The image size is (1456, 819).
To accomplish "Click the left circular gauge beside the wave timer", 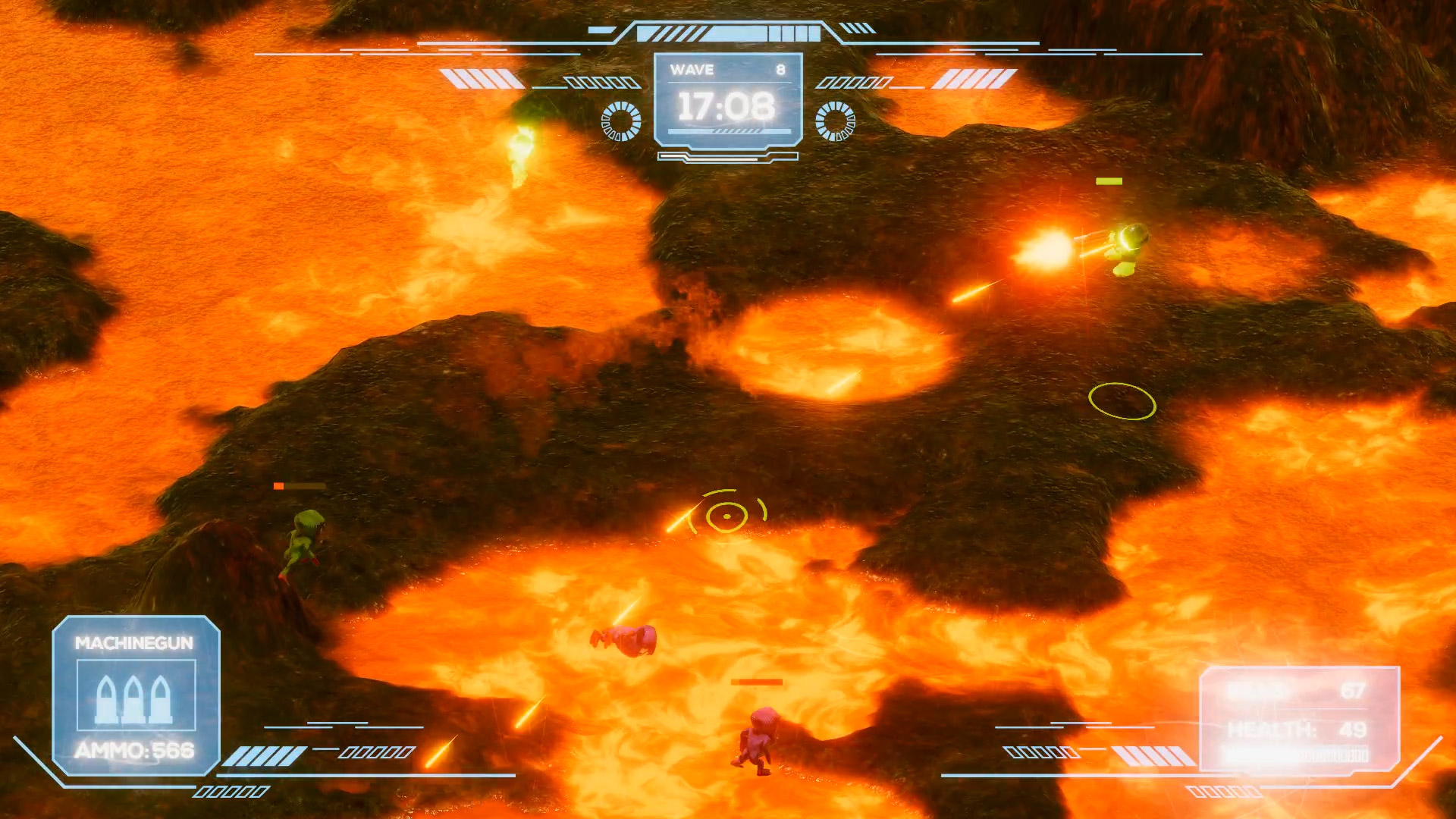I will (620, 120).
